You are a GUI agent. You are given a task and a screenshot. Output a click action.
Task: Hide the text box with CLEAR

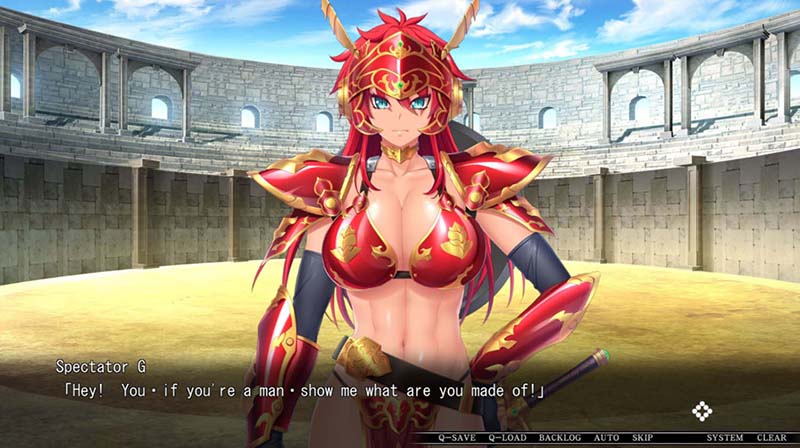pos(771,438)
